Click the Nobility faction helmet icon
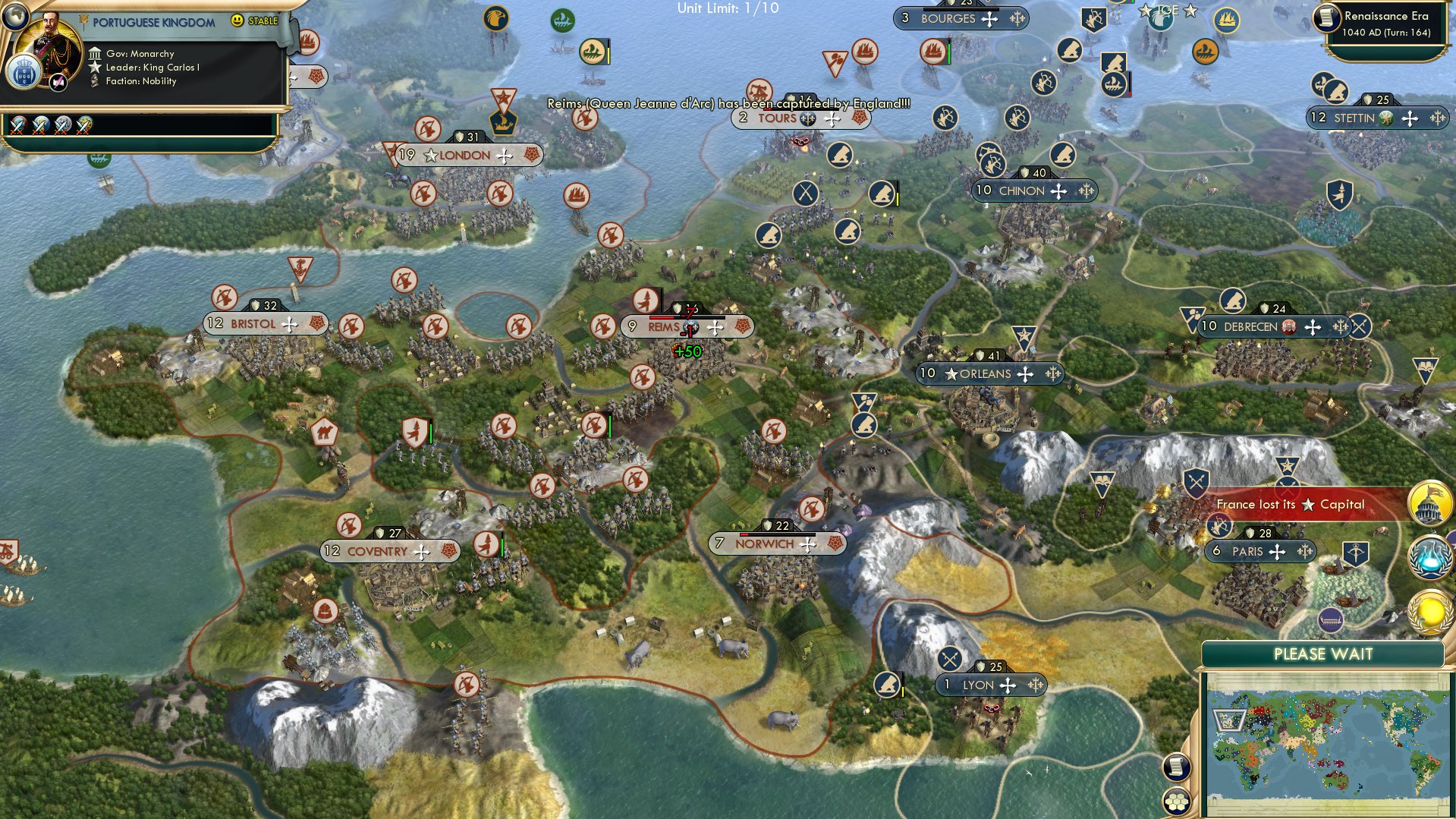This screenshot has height=819, width=1456. 94,81
